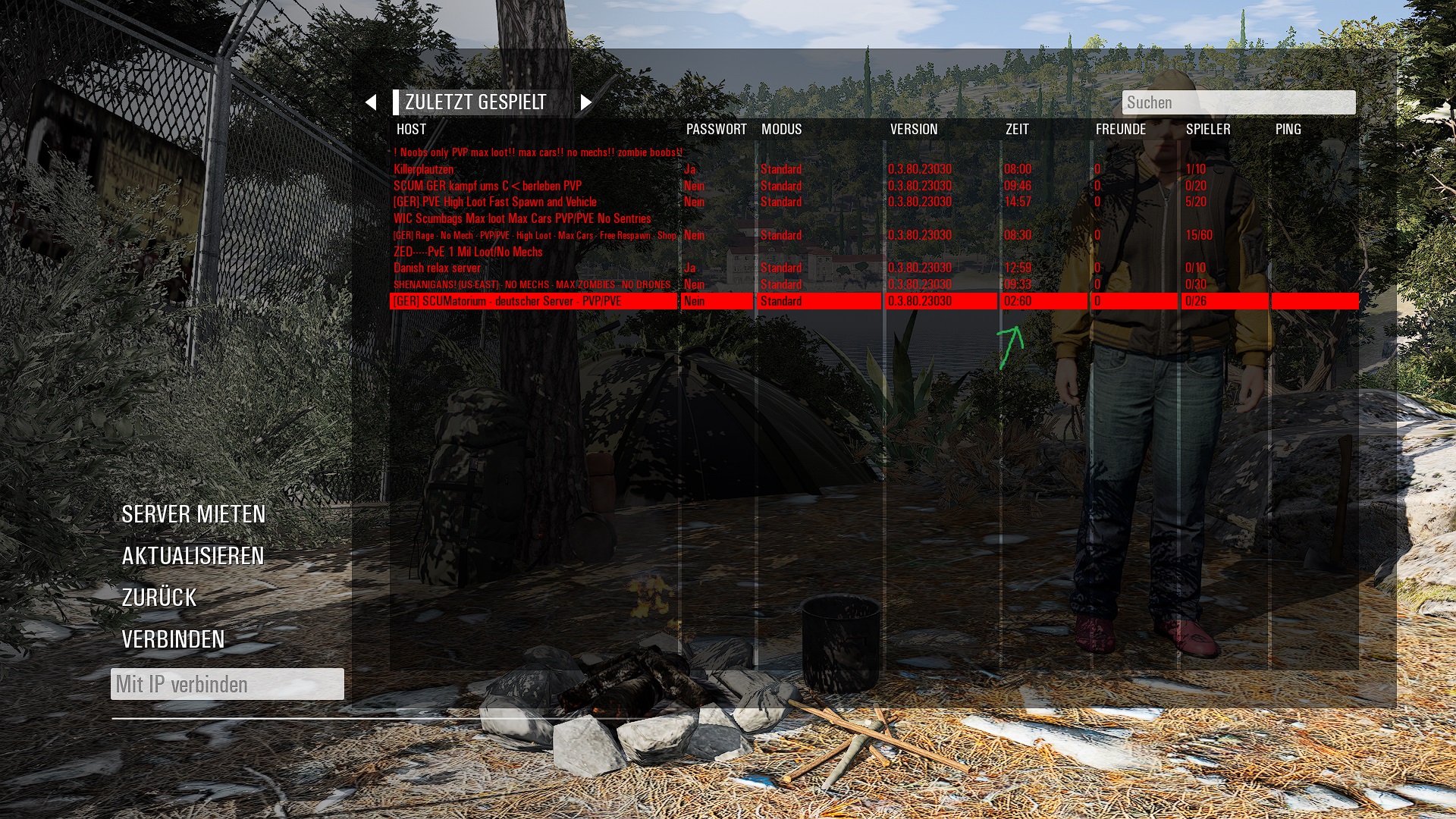Image resolution: width=1456 pixels, height=819 pixels.
Task: Switch to previous server list category
Action: pyautogui.click(x=371, y=102)
